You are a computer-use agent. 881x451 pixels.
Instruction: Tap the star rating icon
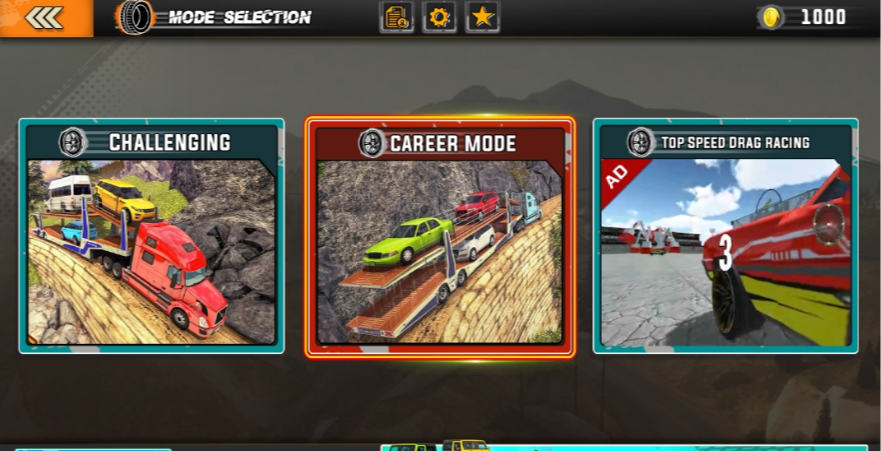(x=483, y=17)
